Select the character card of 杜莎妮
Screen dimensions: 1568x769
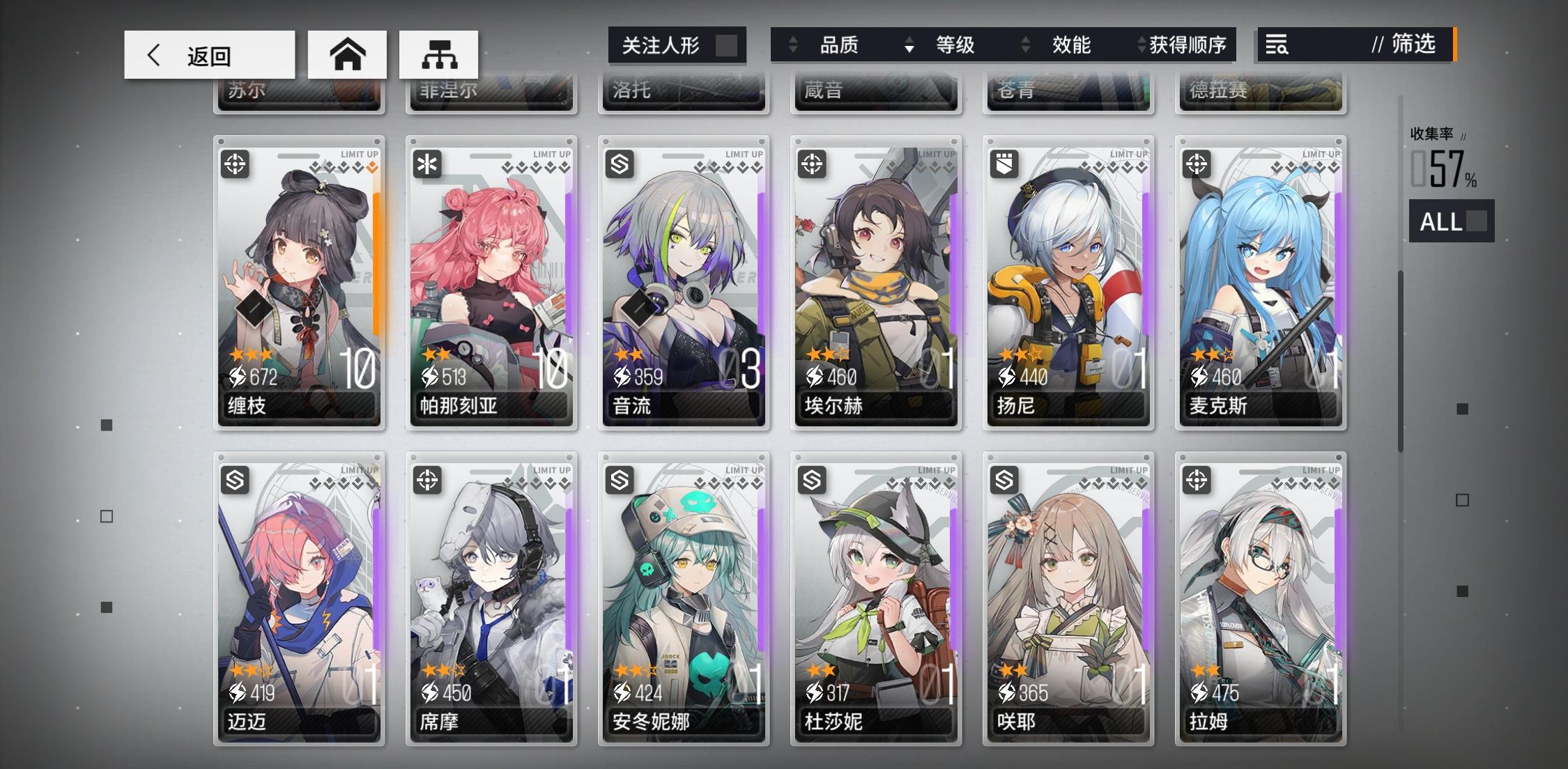point(876,599)
